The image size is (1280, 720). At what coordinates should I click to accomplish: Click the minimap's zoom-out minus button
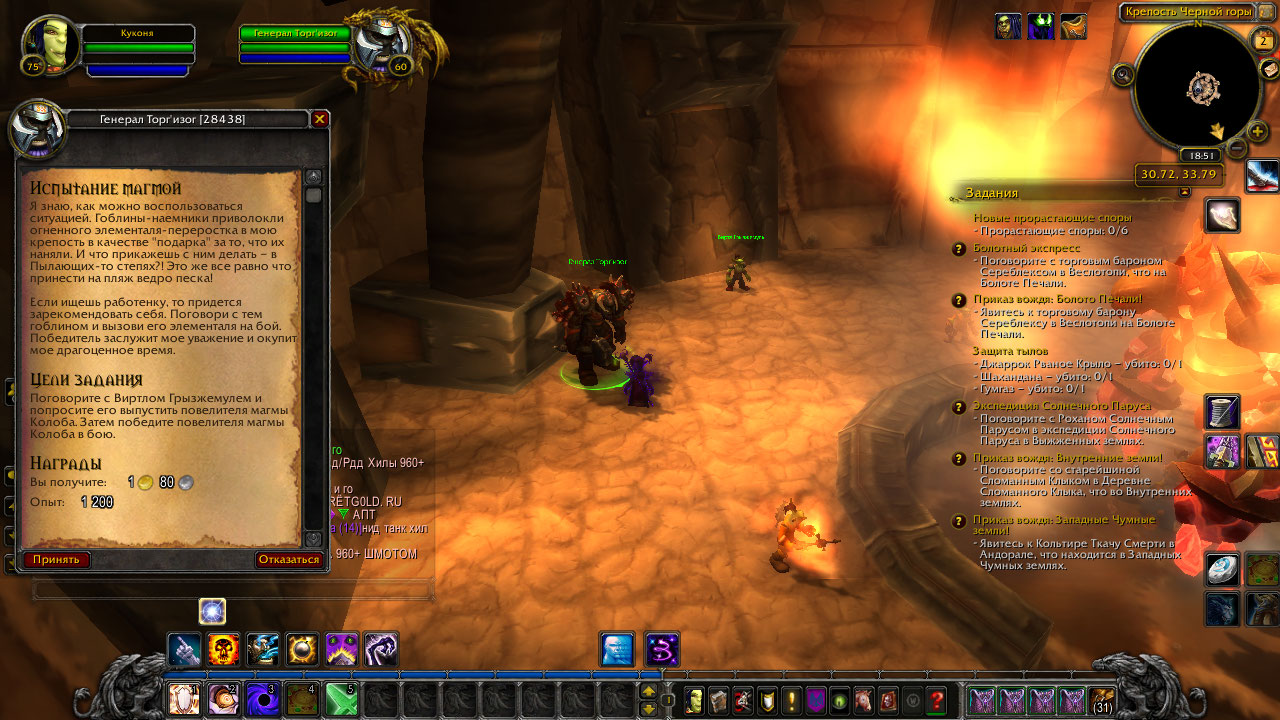click(1237, 149)
